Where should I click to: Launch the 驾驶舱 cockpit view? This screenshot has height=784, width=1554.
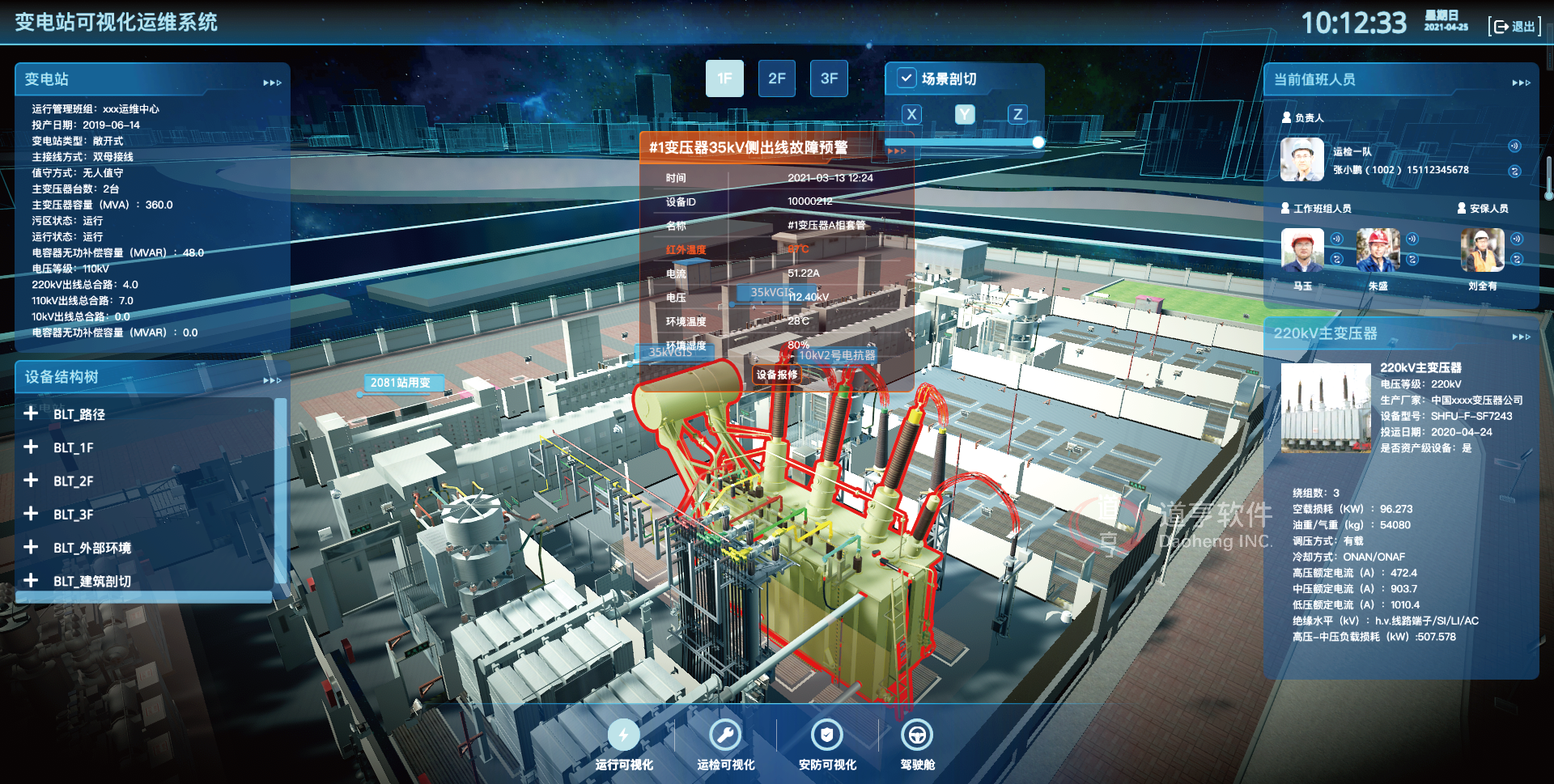pos(917,735)
